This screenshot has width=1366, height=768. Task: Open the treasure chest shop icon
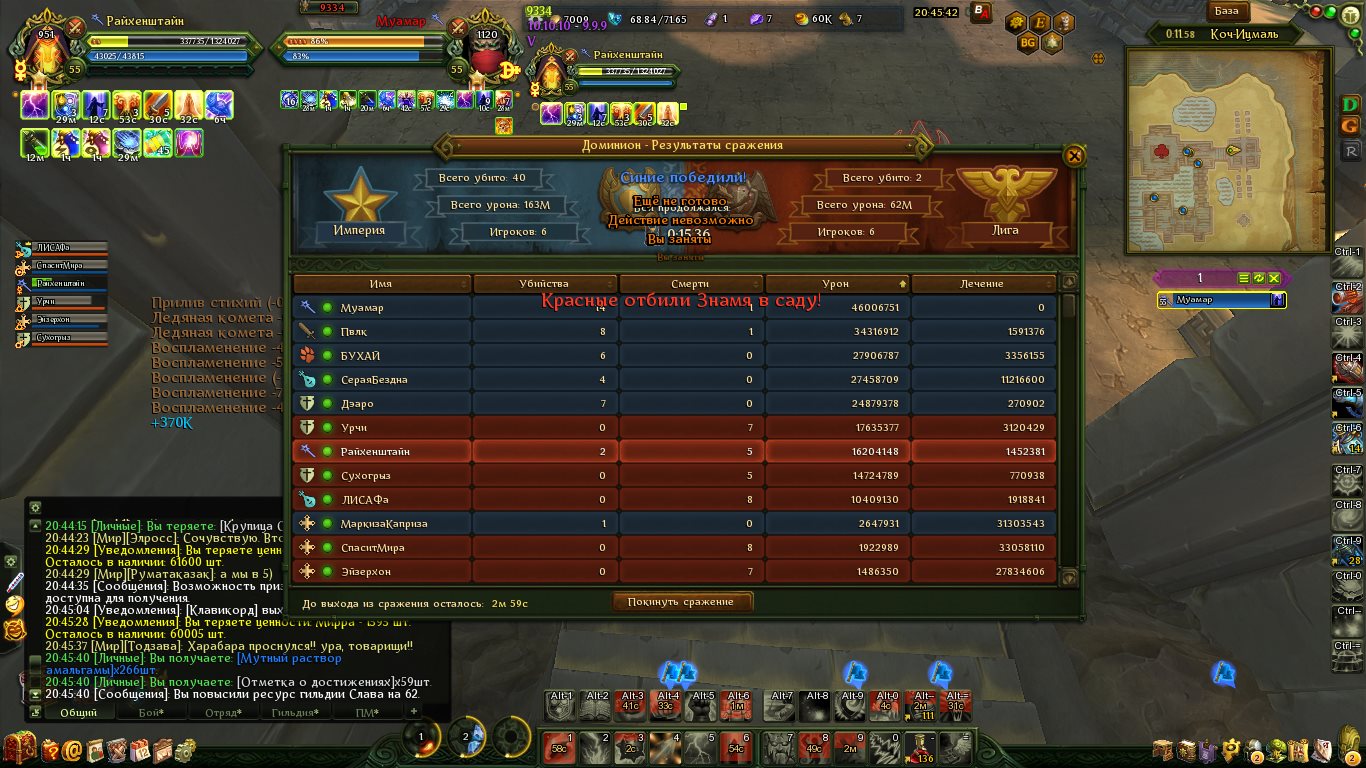point(19,748)
